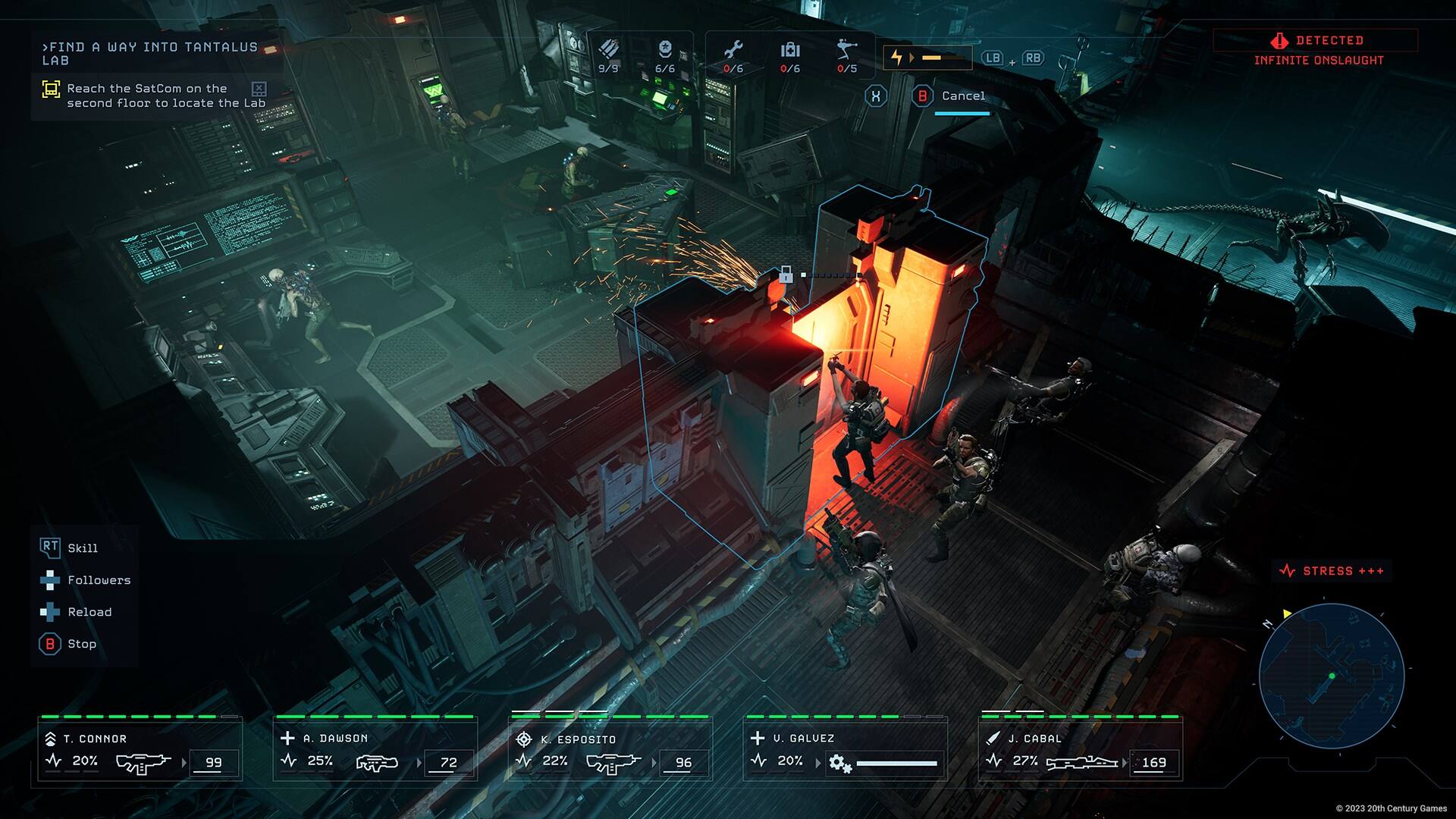Toggle the X button prompt
The width and height of the screenshot is (1456, 819).
(x=877, y=96)
